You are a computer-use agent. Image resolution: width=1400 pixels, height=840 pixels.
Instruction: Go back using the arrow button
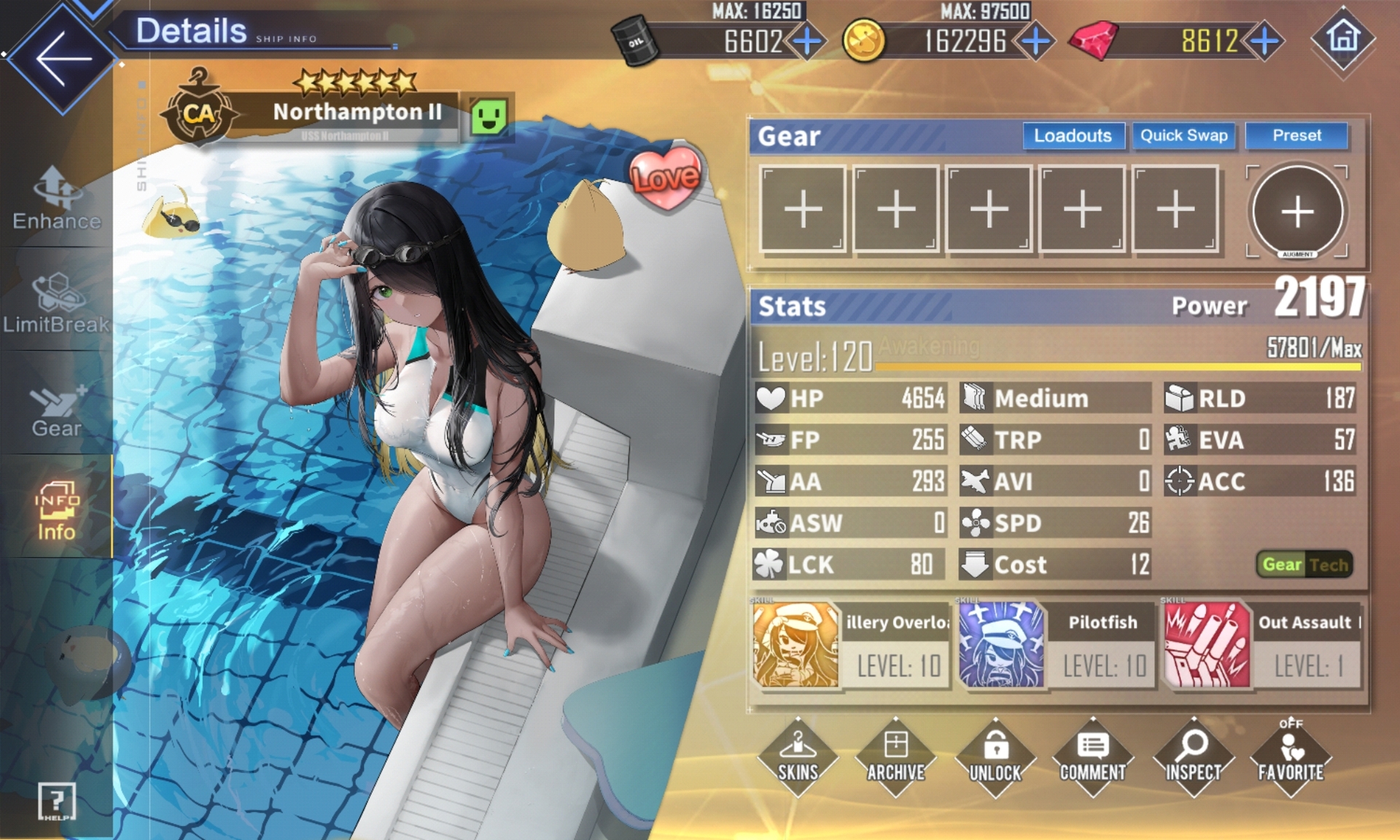(63, 58)
